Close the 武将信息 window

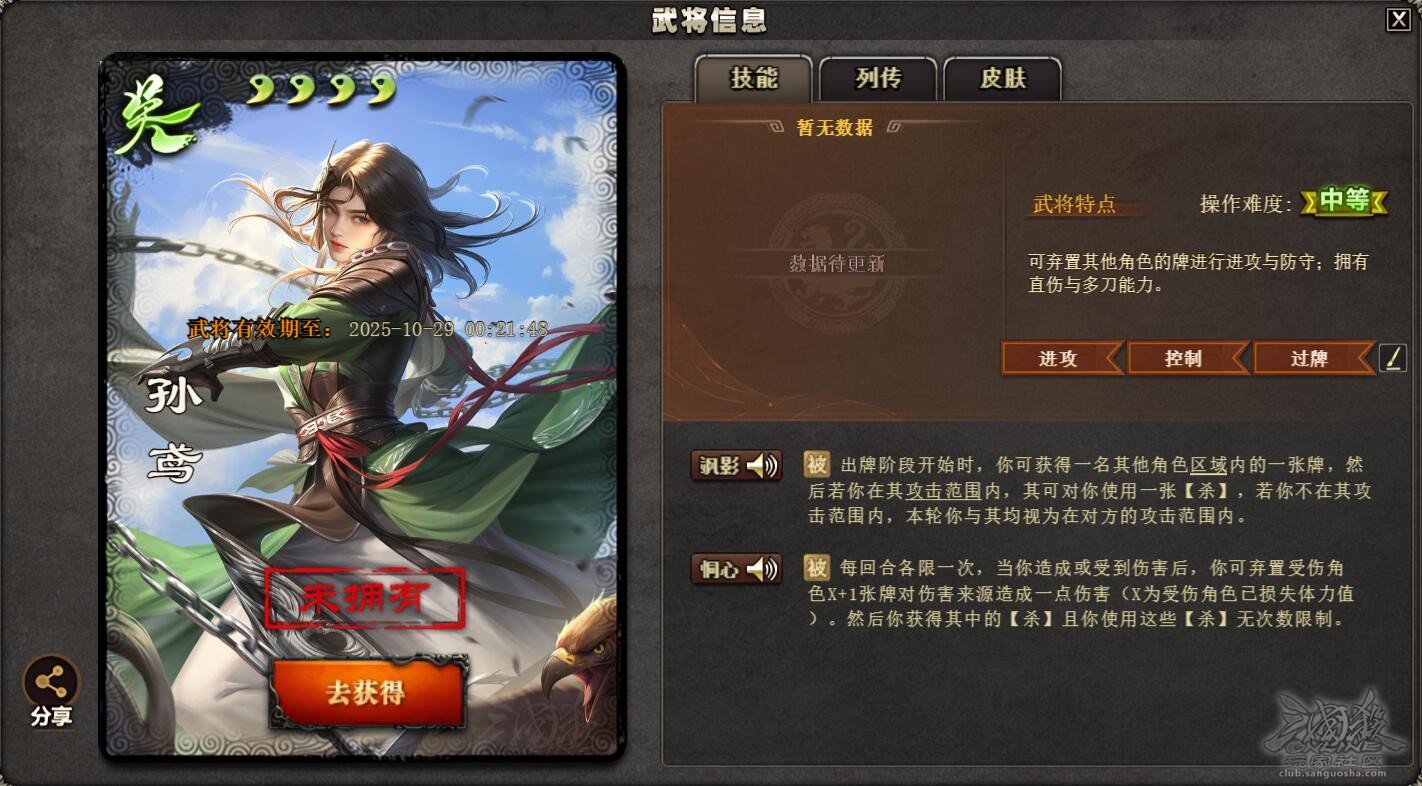coord(1400,20)
